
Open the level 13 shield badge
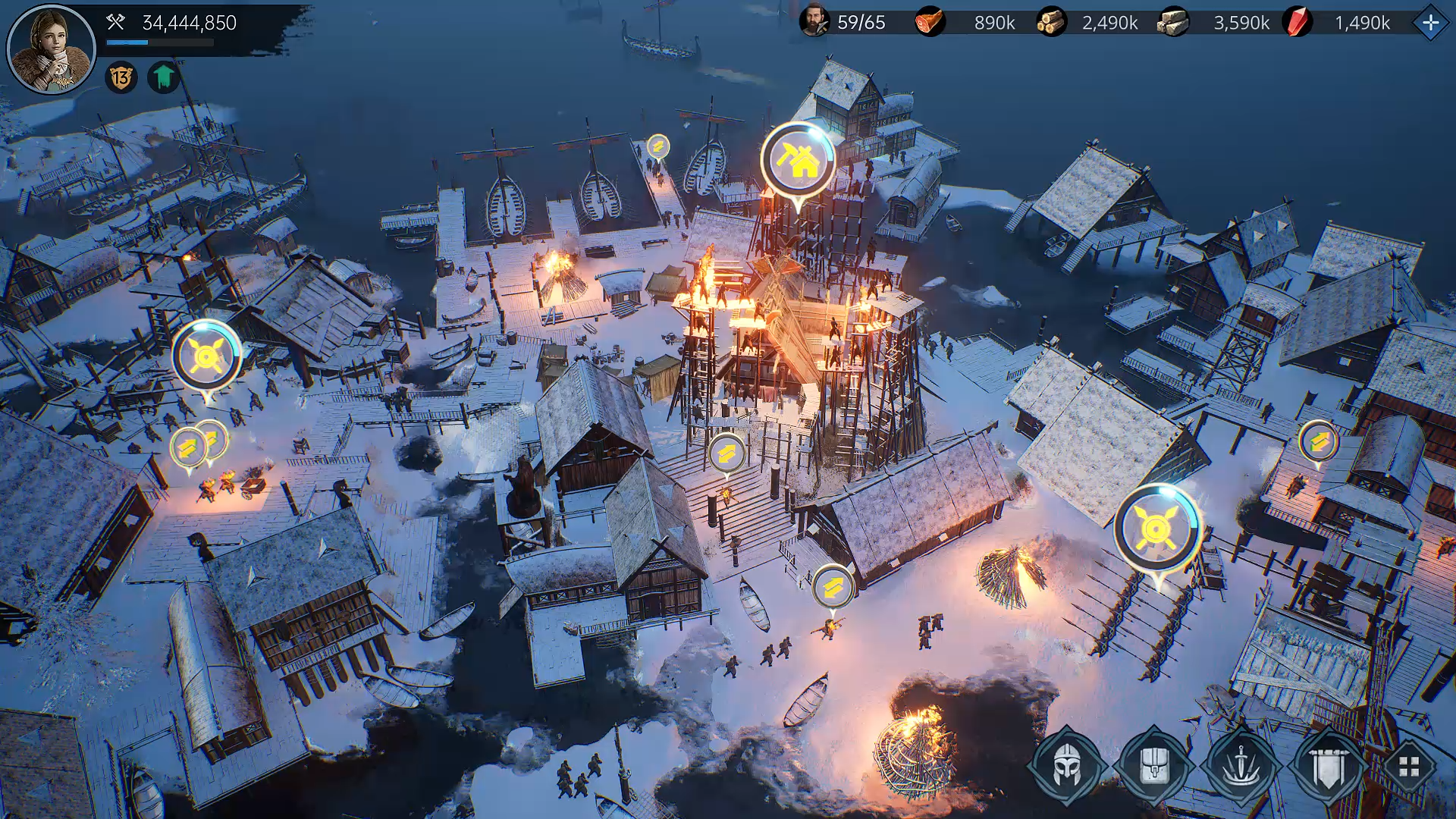point(121,77)
